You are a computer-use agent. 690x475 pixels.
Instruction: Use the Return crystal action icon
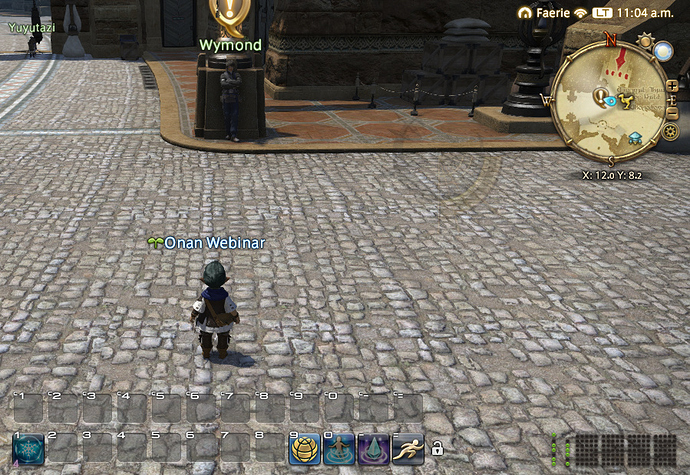coord(373,449)
